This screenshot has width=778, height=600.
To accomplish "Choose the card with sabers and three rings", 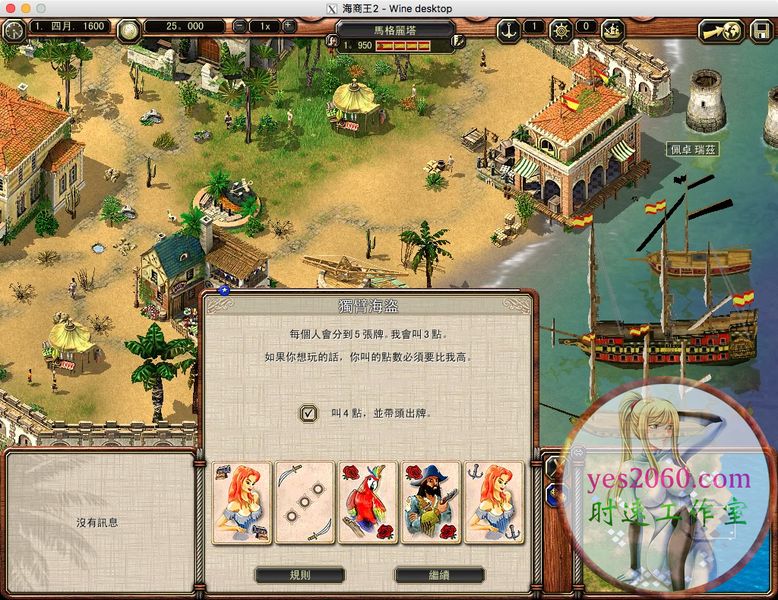I will click(x=305, y=502).
